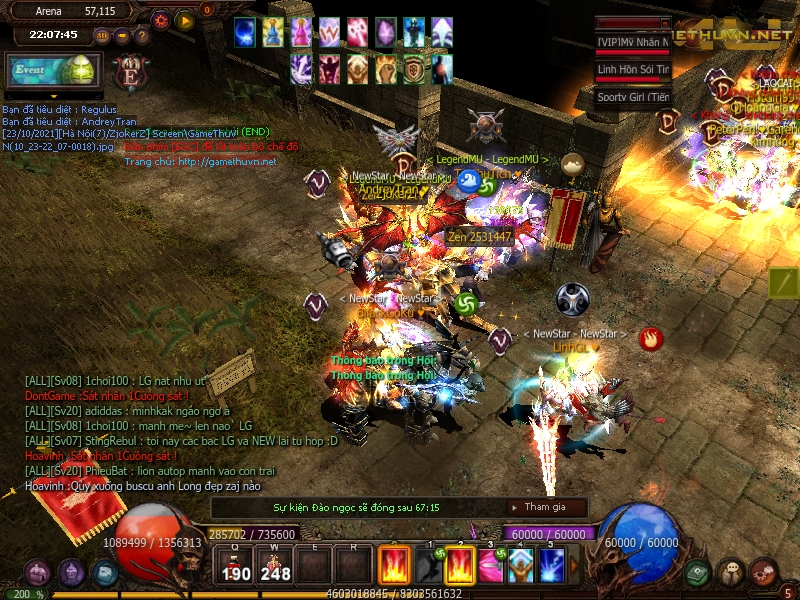Click the Tham gia event join button
The width and height of the screenshot is (800, 600).
(x=546, y=507)
